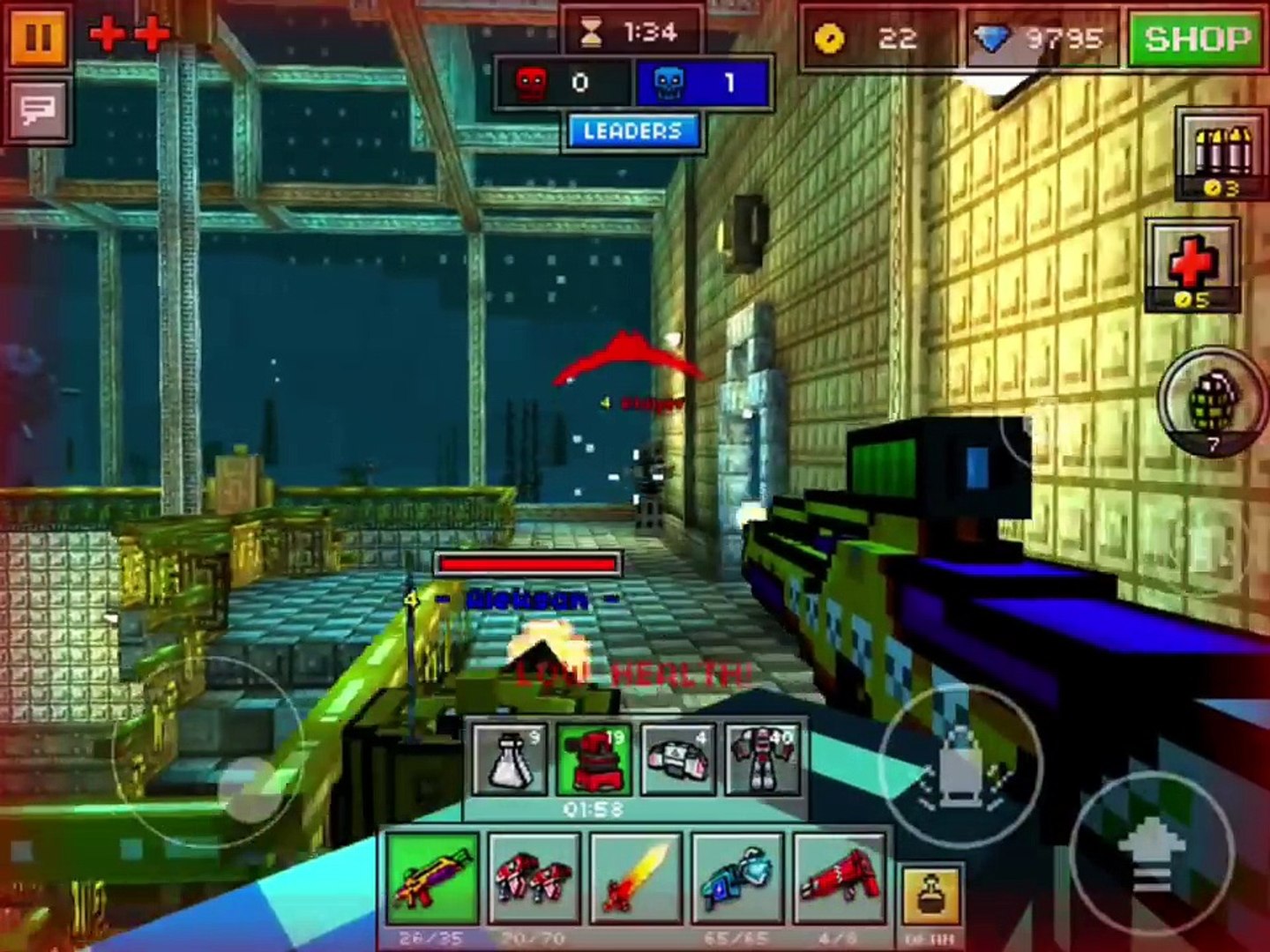Select the potion flask gadget slot

509,759
